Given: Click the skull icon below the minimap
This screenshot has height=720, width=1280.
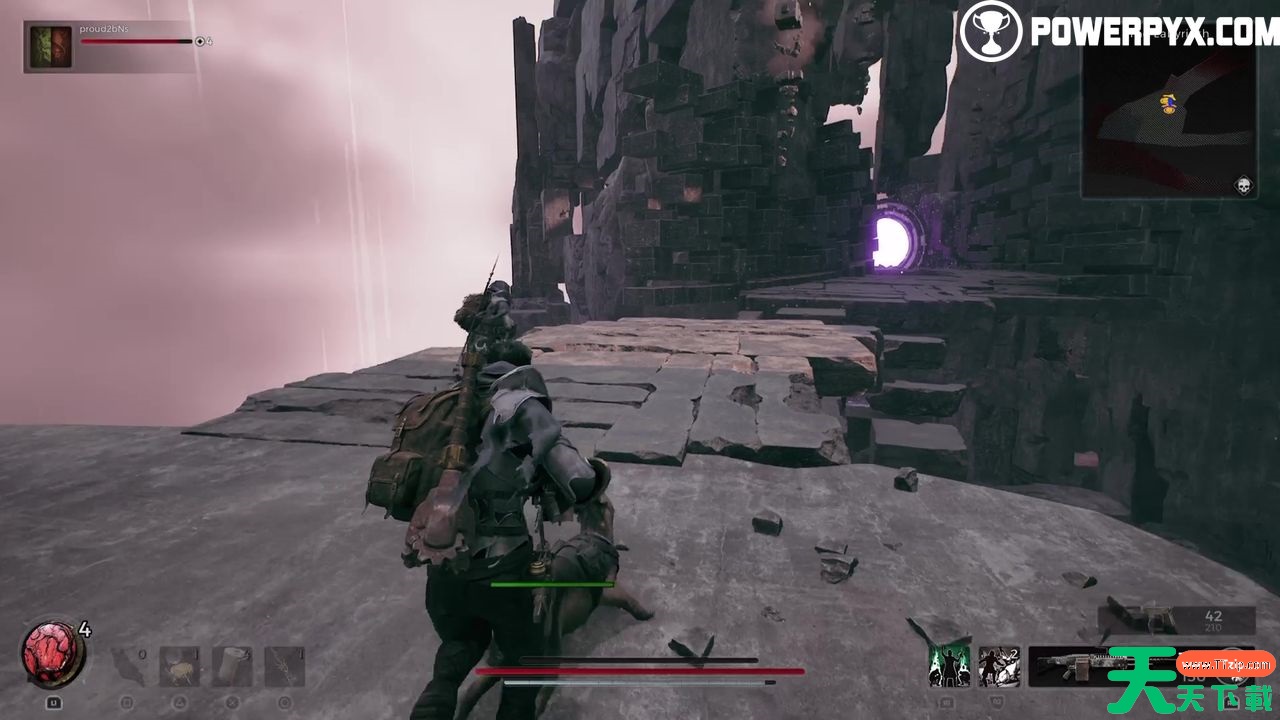Looking at the screenshot, I should tap(1244, 185).
